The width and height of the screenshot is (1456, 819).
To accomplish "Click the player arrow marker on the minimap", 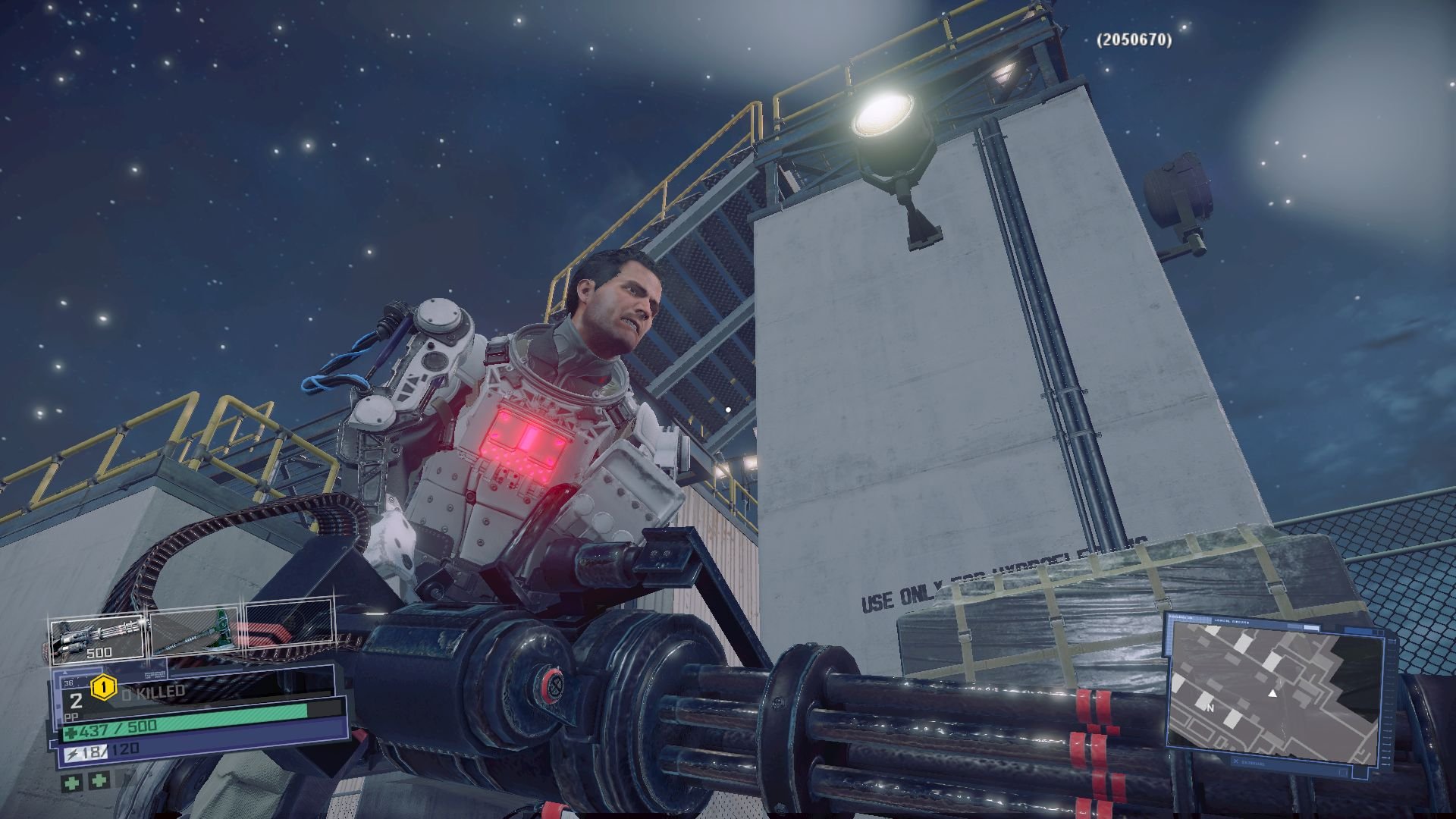I will tap(1272, 695).
